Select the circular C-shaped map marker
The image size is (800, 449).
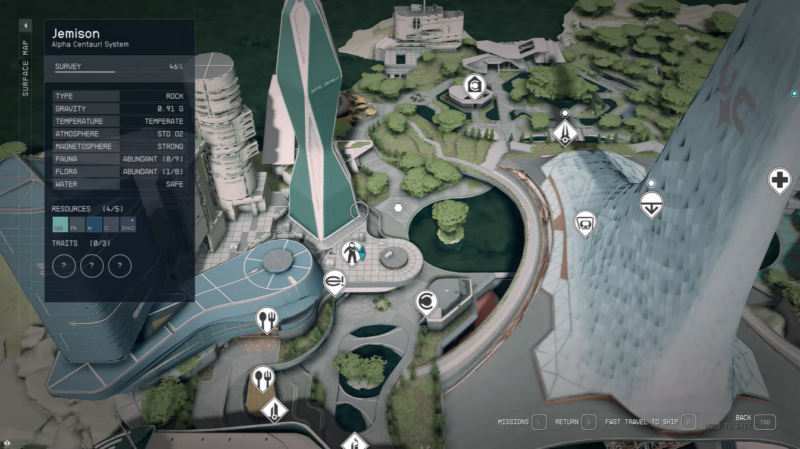[x=426, y=301]
